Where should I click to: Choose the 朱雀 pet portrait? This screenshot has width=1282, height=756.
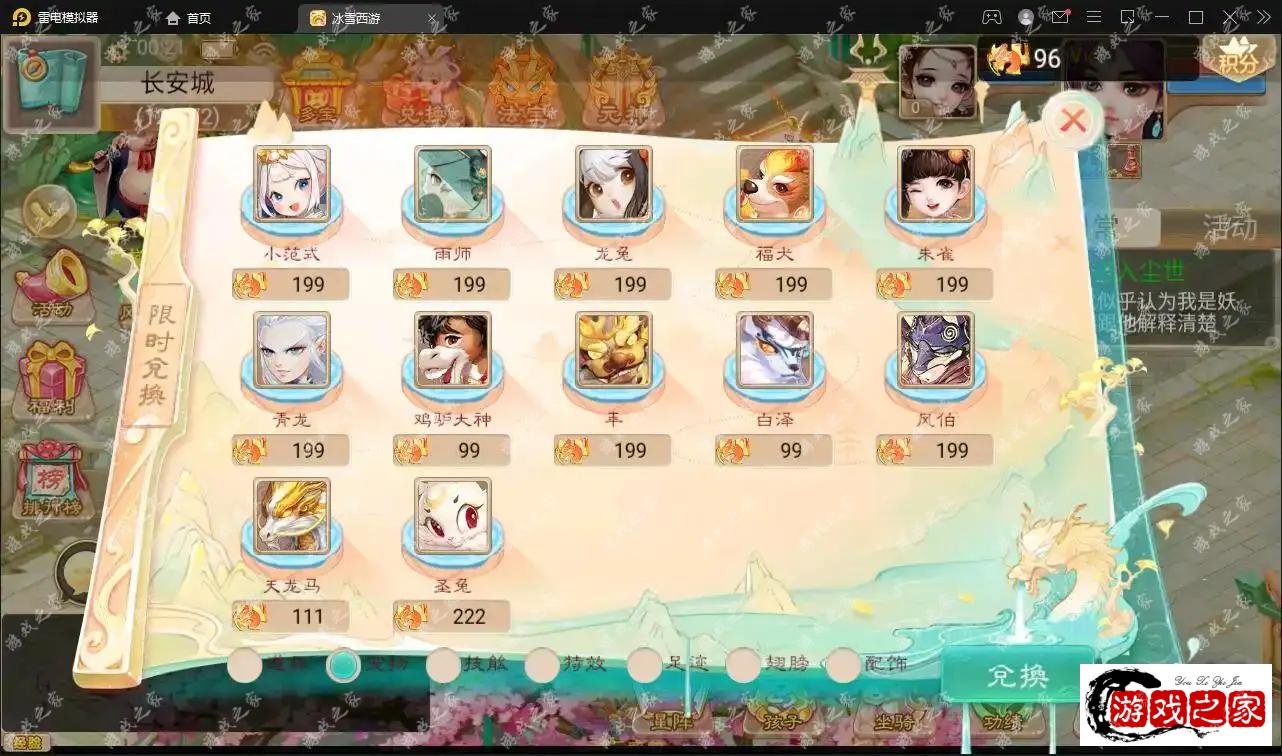[935, 184]
